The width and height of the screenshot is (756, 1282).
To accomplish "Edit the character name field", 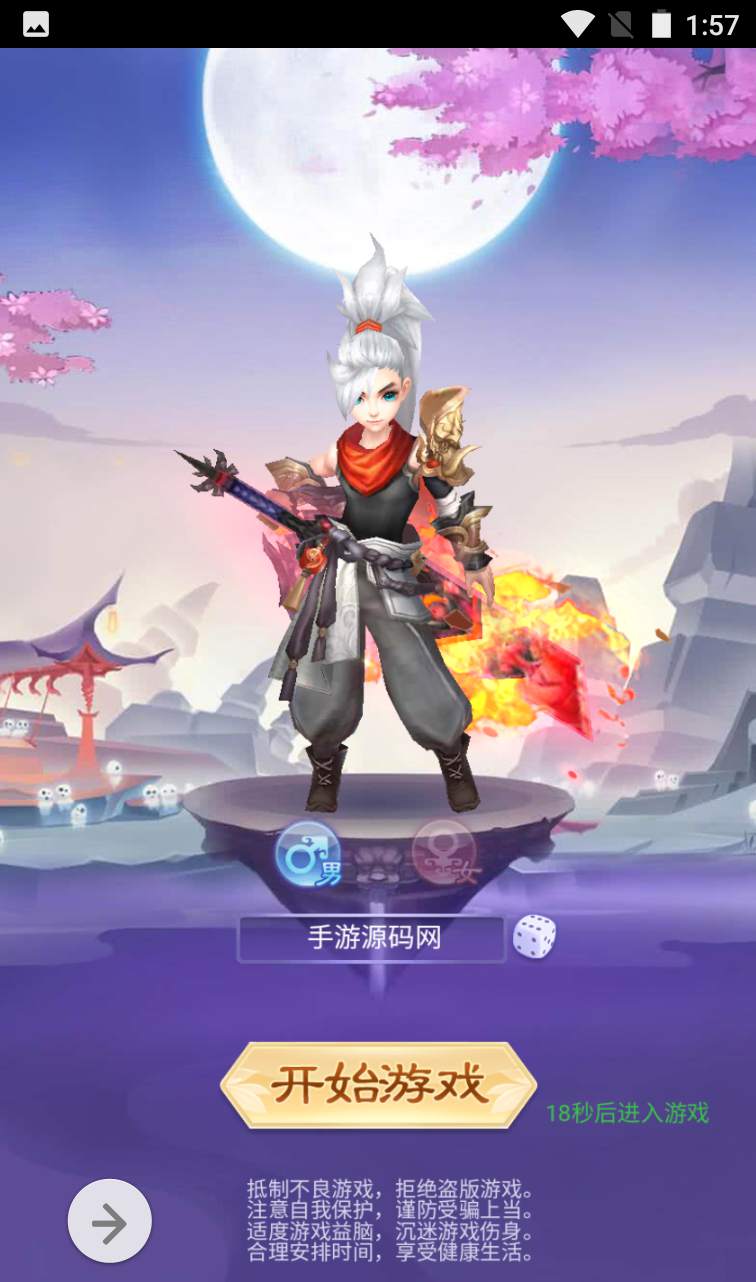I will click(x=372, y=939).
